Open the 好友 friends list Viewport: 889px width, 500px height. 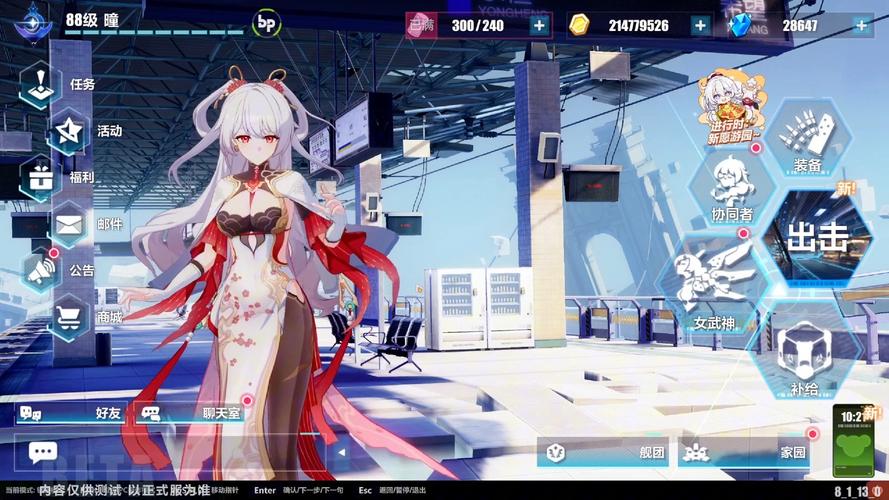tap(70, 412)
